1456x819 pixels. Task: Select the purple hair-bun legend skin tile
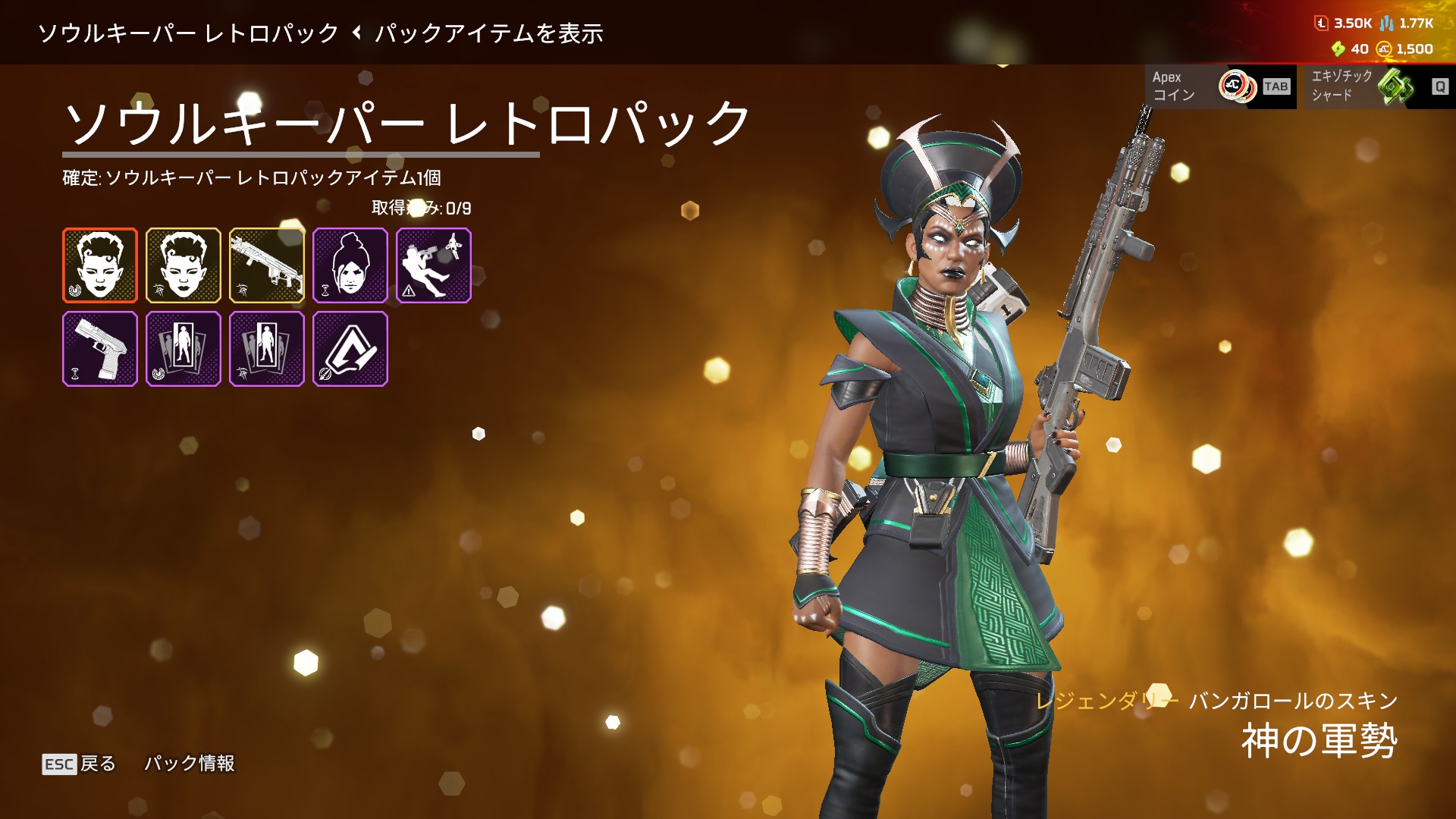(350, 265)
